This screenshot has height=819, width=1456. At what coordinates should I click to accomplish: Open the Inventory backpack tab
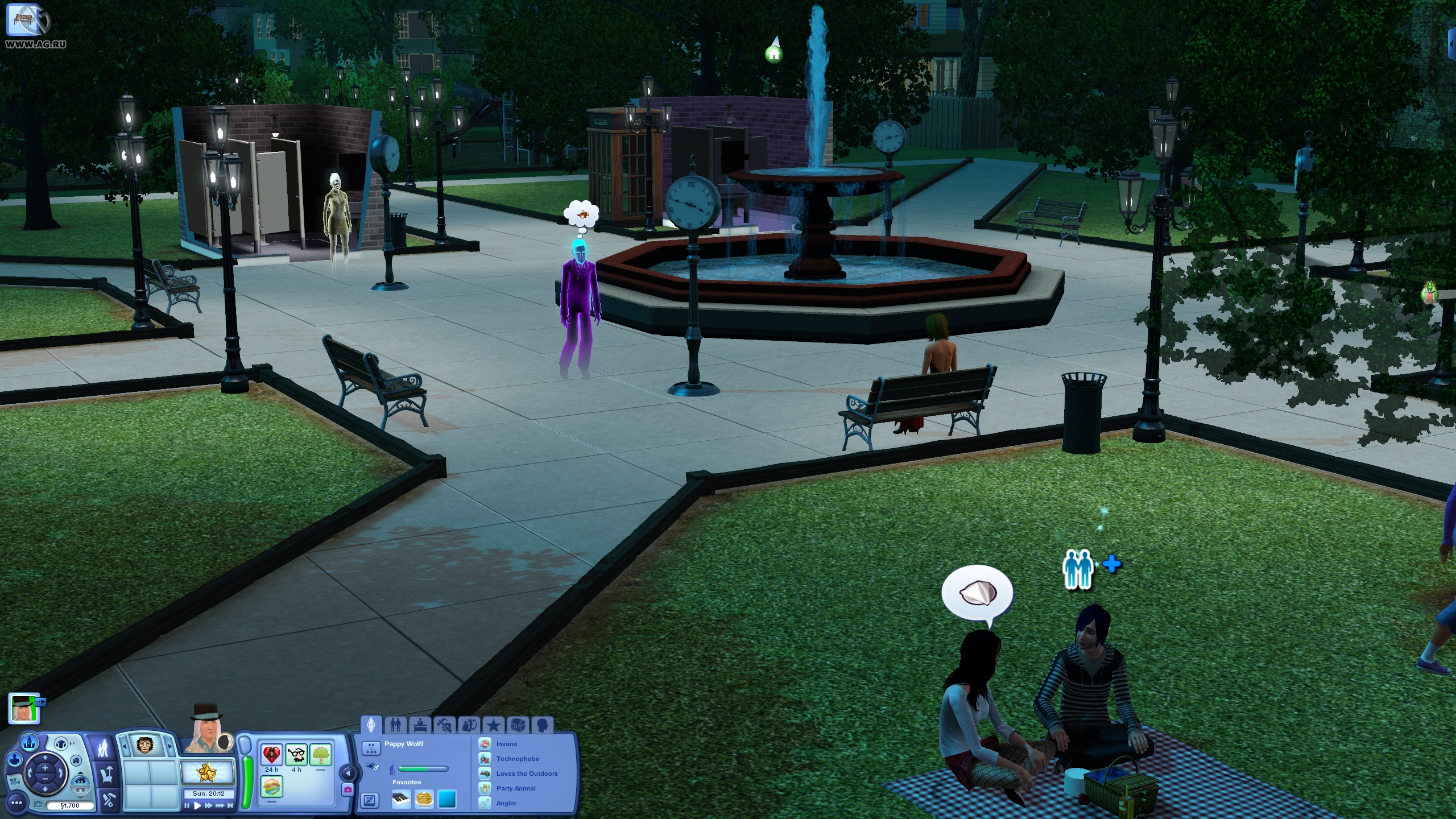pos(469,725)
